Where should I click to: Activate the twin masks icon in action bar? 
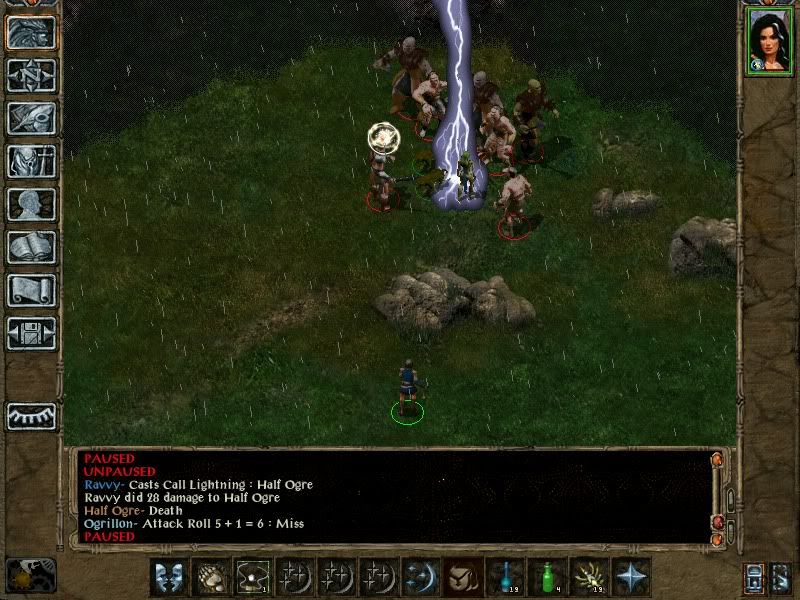(x=168, y=576)
